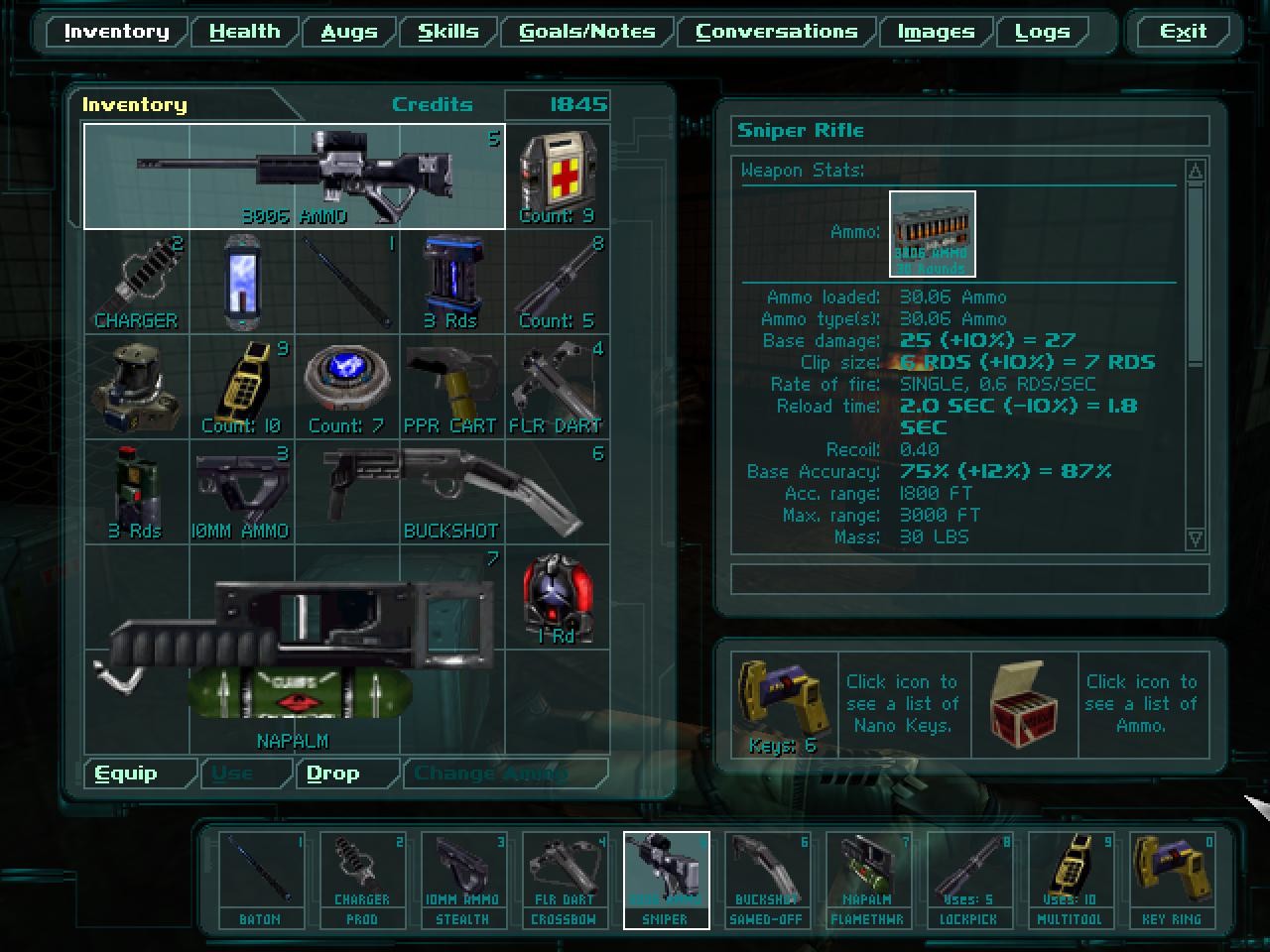Open the Goals/Notes screen

[x=587, y=31]
